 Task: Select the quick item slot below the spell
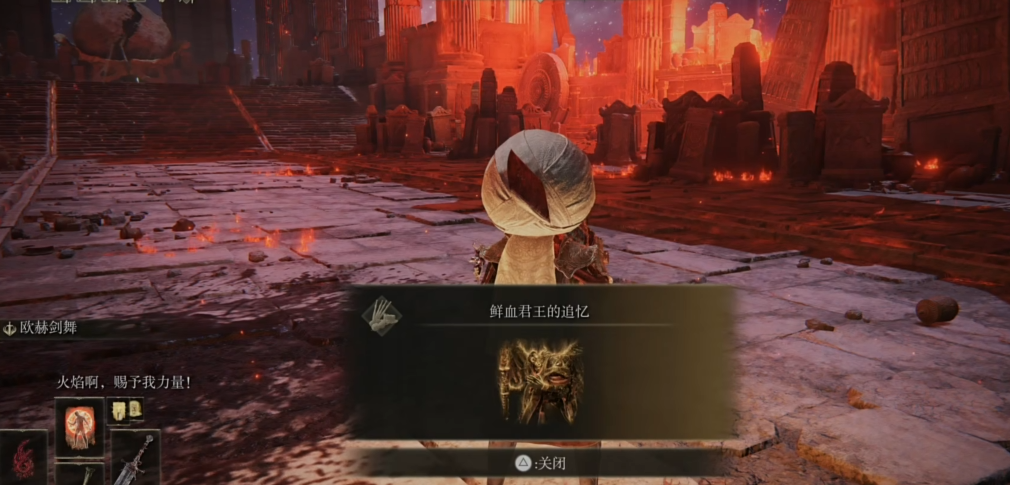click(79, 474)
